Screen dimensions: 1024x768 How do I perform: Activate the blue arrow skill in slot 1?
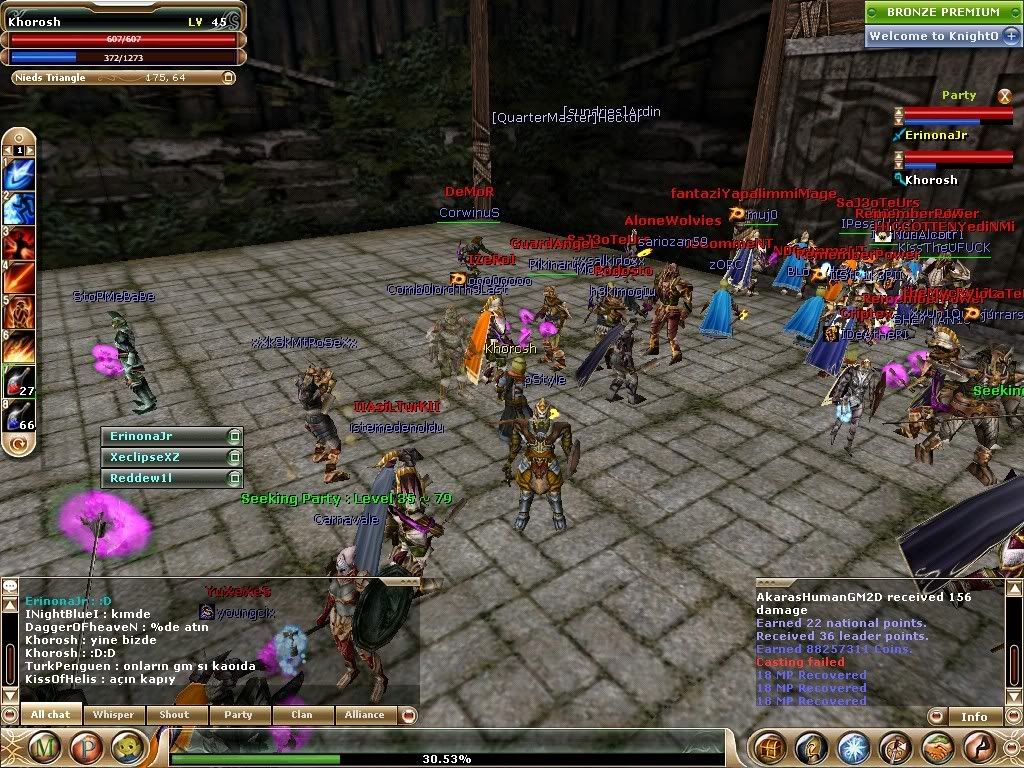pos(20,175)
